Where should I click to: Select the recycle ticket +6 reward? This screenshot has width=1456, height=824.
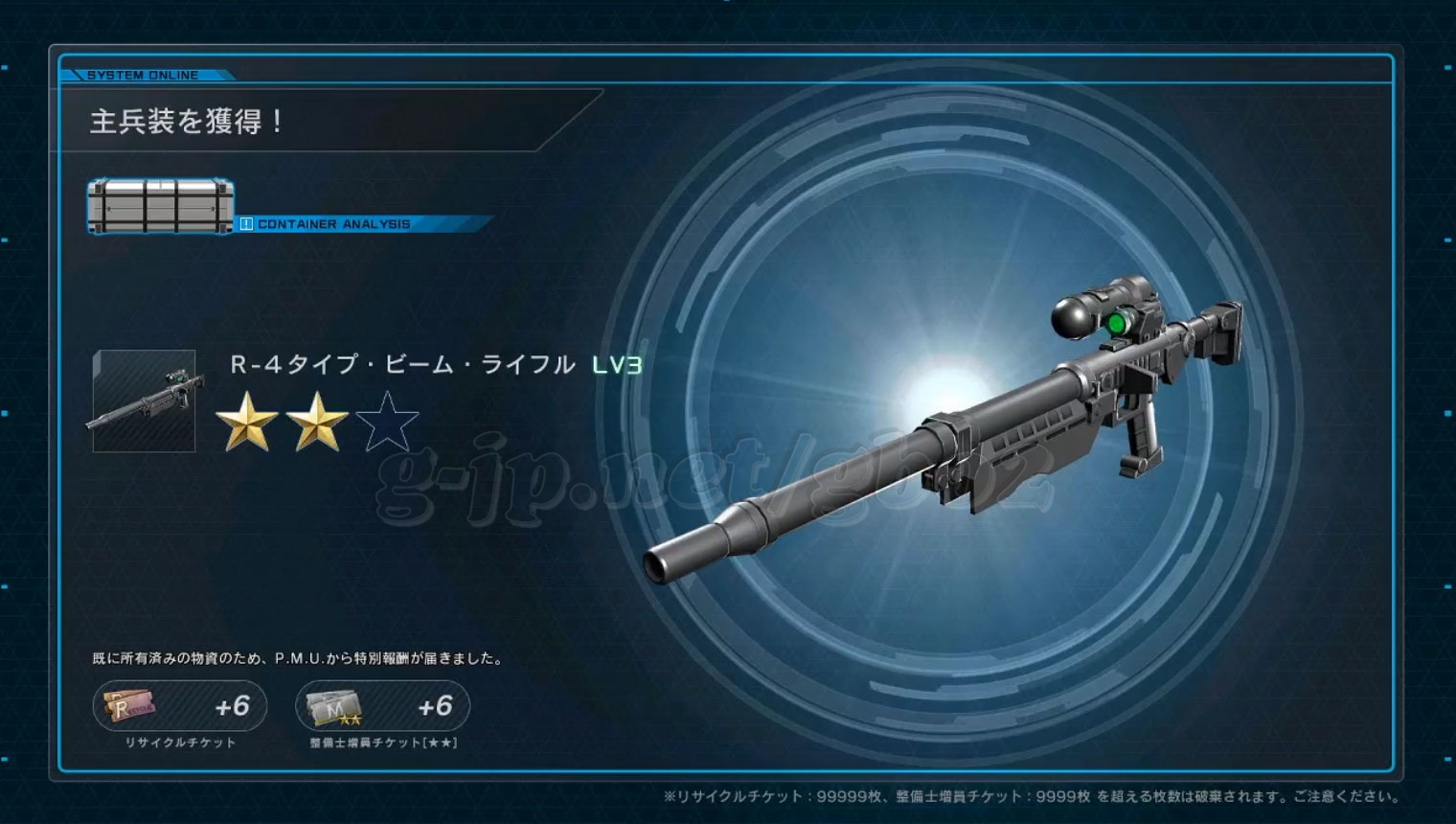pos(180,706)
